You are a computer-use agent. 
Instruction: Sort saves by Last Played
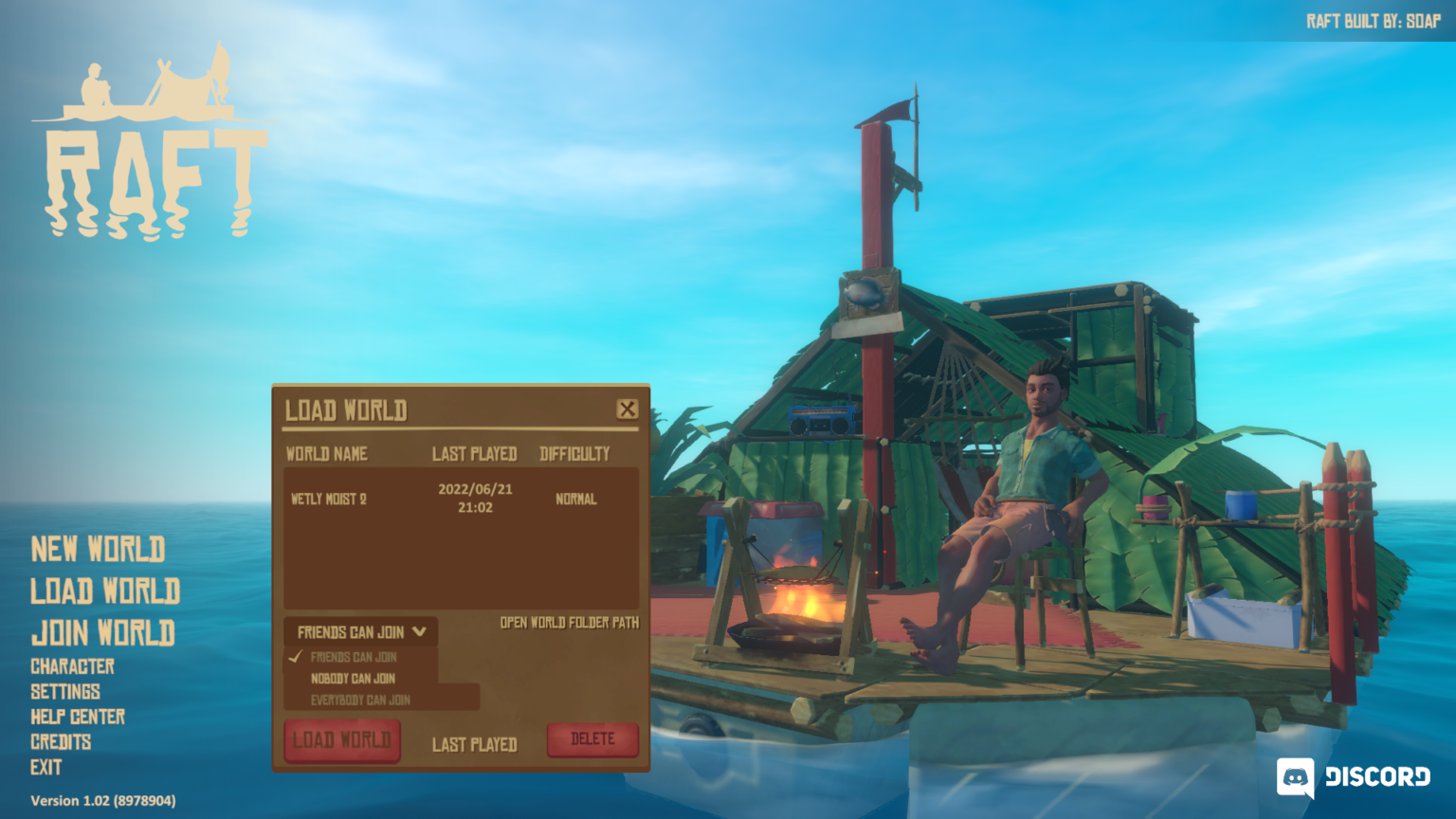coord(475,745)
